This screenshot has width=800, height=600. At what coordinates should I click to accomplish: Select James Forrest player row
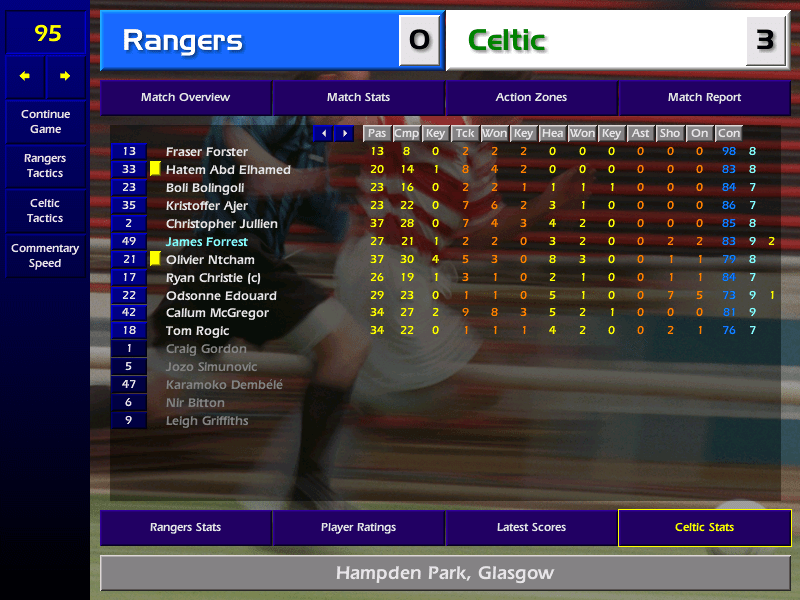coord(206,242)
